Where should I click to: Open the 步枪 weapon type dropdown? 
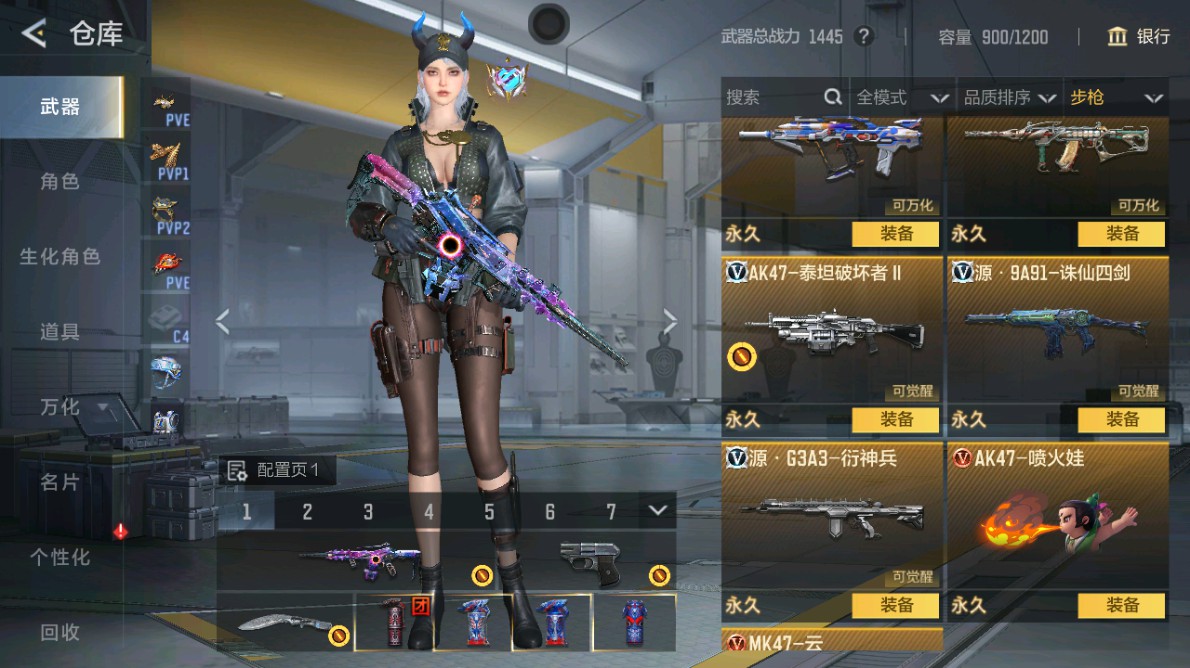coord(1116,97)
